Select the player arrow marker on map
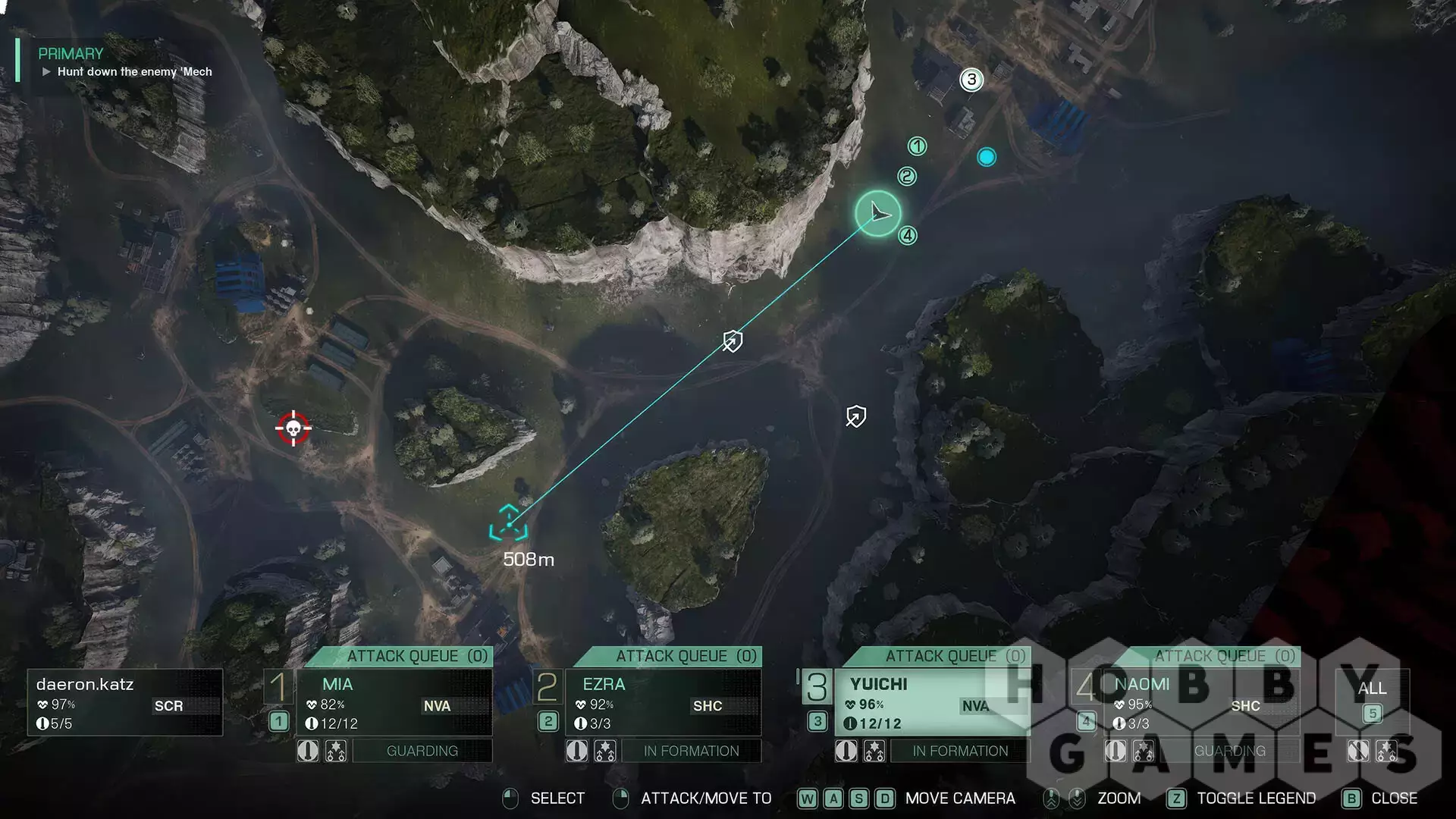1456x819 pixels. click(878, 213)
